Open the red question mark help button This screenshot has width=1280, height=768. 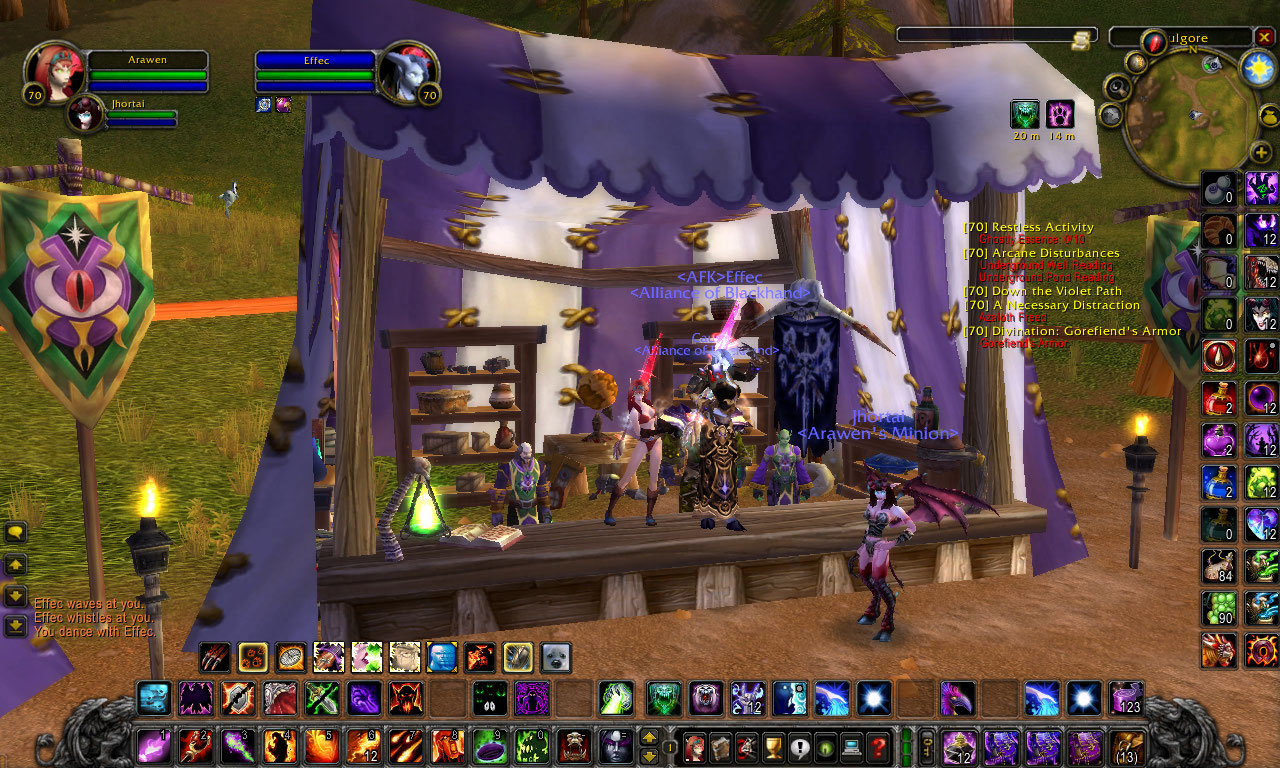click(x=878, y=746)
